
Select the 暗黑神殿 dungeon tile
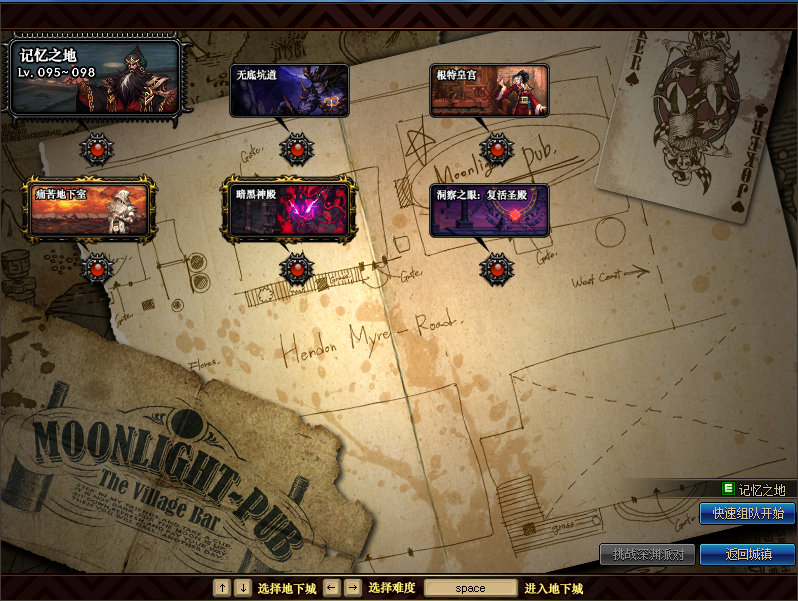[289, 209]
